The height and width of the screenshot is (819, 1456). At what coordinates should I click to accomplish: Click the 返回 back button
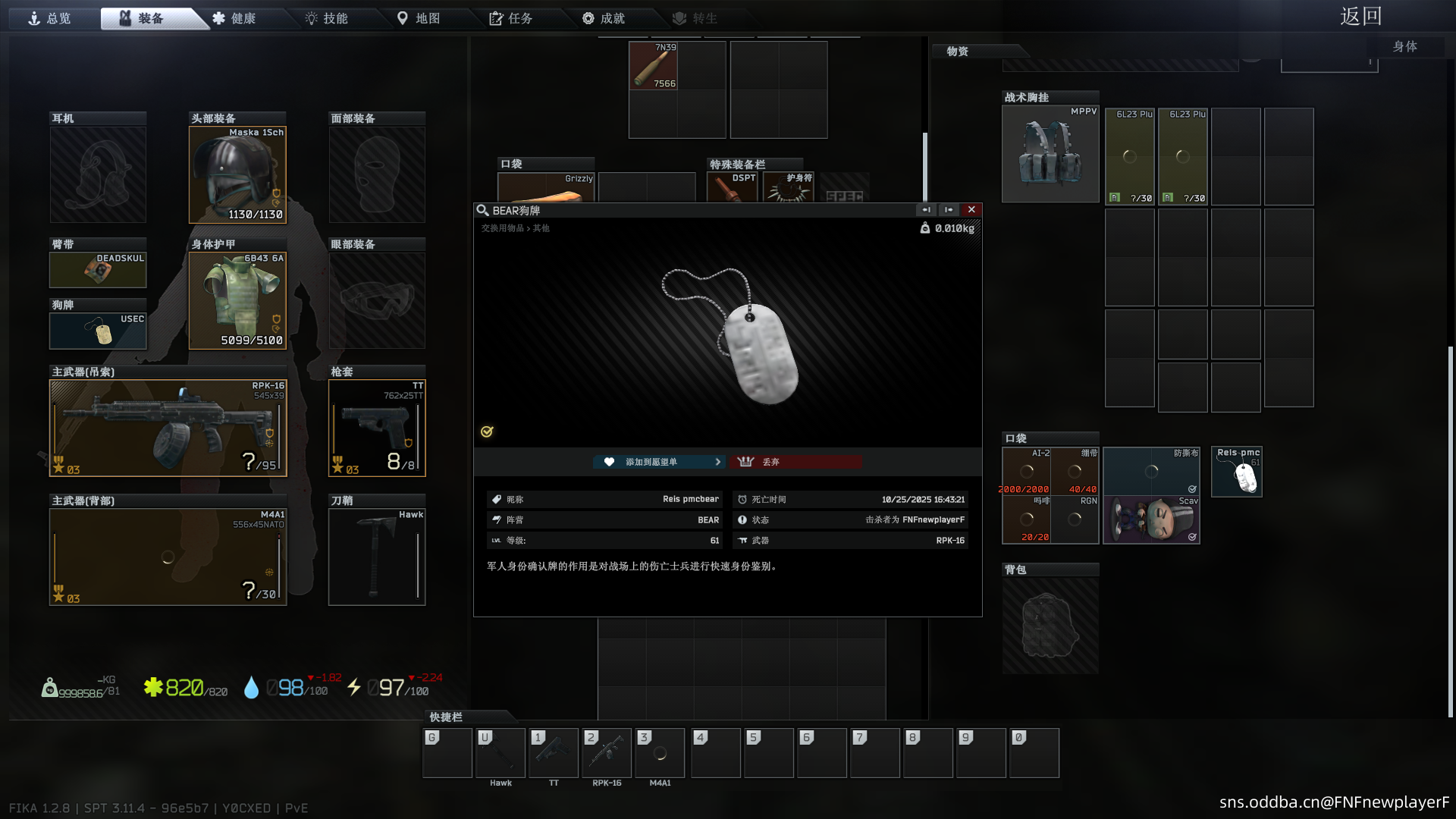[x=1360, y=17]
